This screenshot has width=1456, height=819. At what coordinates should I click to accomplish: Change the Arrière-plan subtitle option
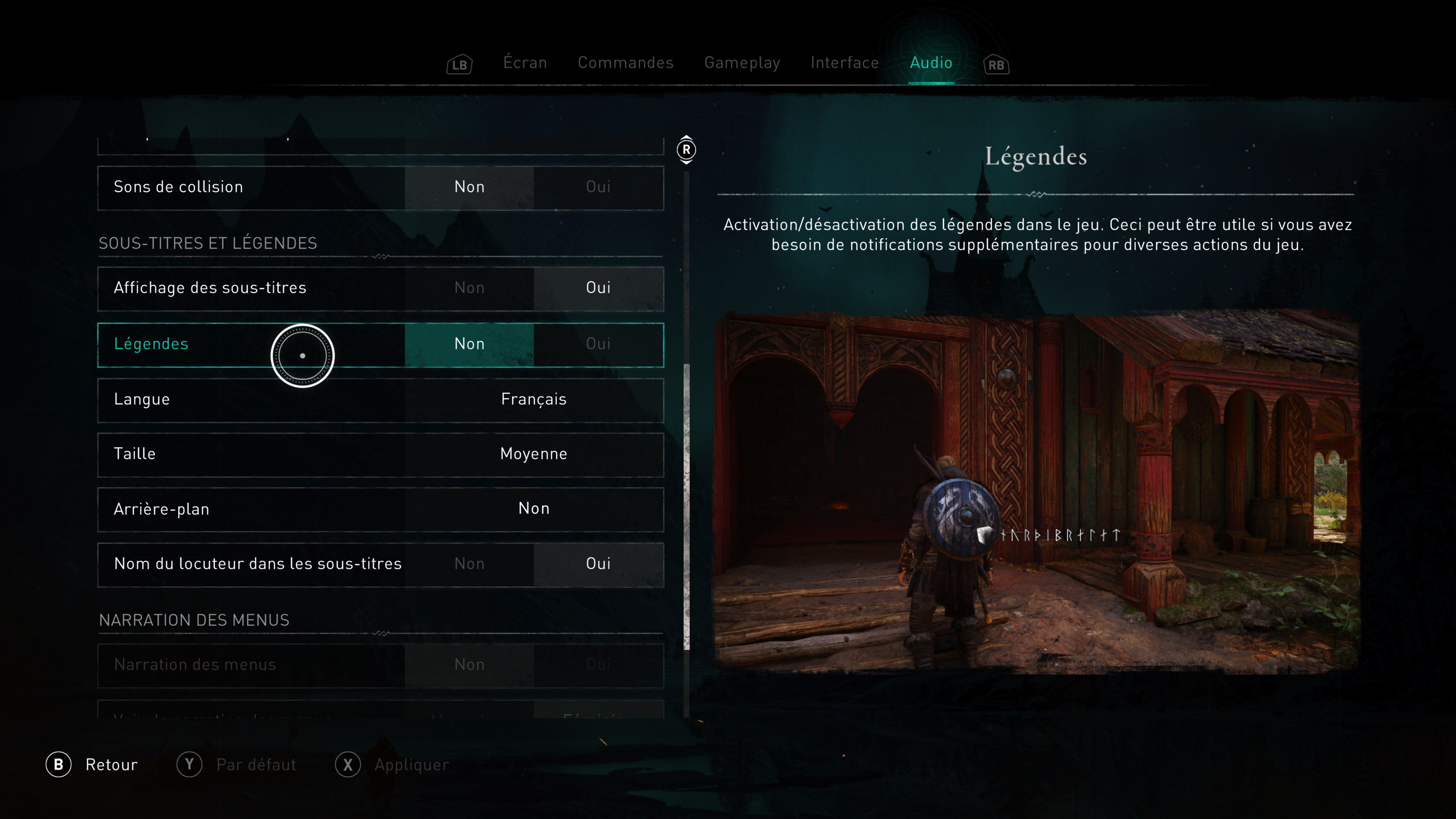pyautogui.click(x=533, y=509)
